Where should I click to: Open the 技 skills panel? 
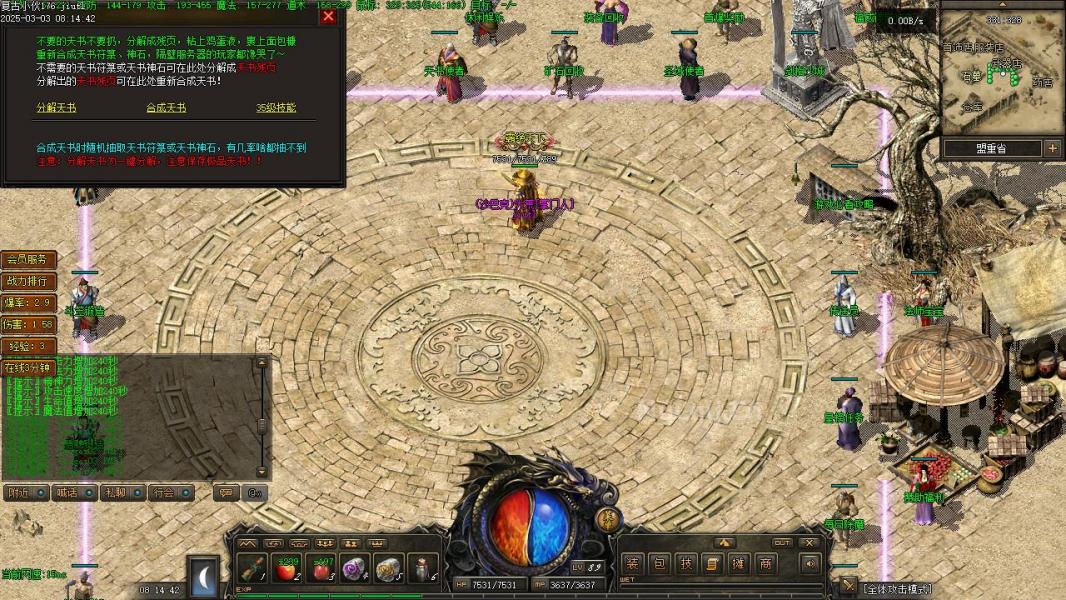[686, 564]
